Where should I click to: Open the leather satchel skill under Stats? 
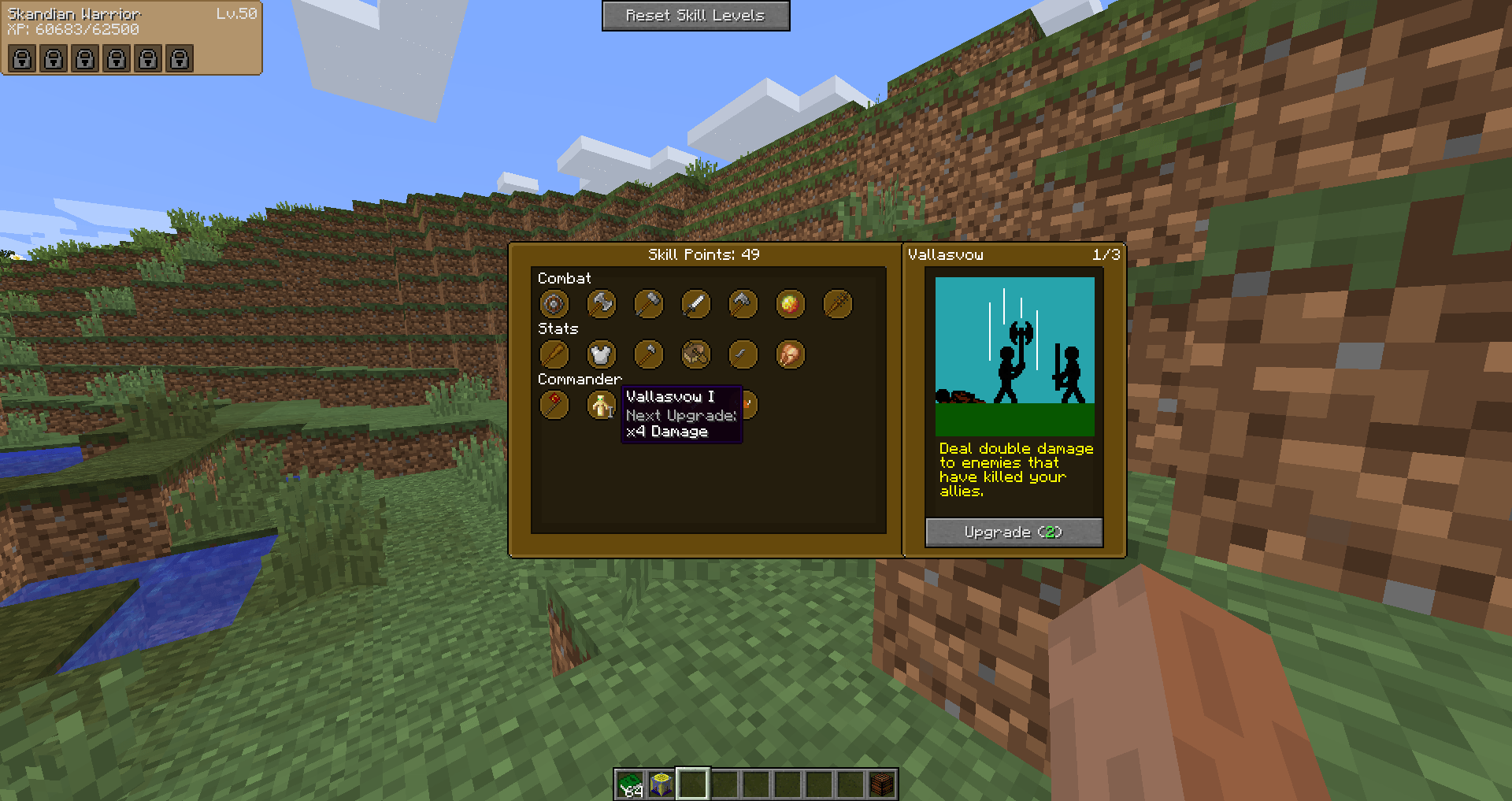(695, 354)
